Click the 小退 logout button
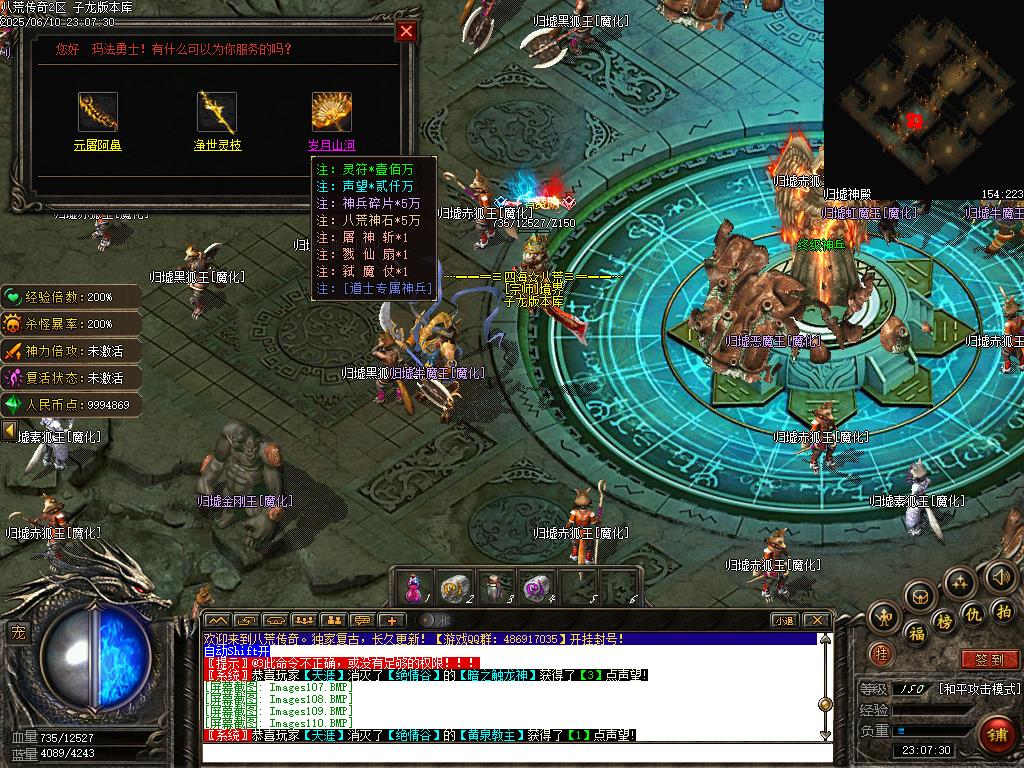 (784, 621)
